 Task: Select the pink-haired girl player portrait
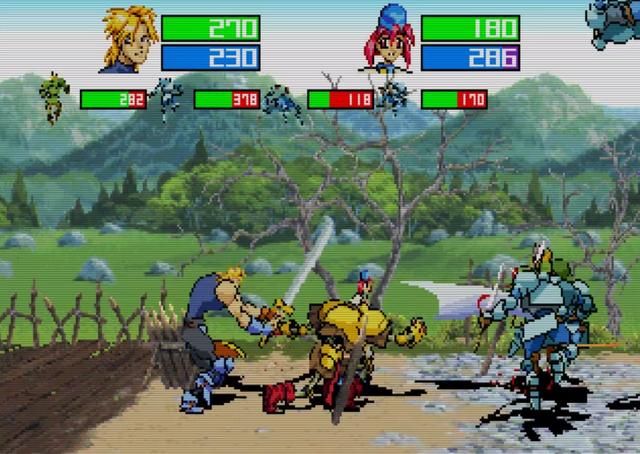391,40
